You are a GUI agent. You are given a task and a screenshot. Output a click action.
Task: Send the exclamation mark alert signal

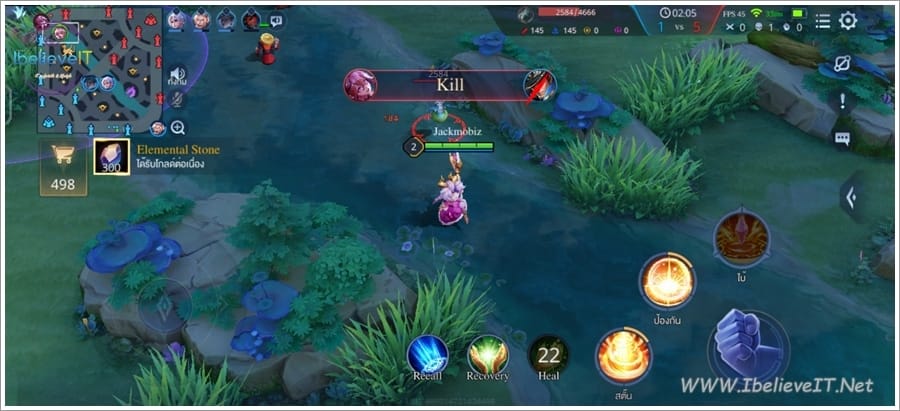click(843, 101)
